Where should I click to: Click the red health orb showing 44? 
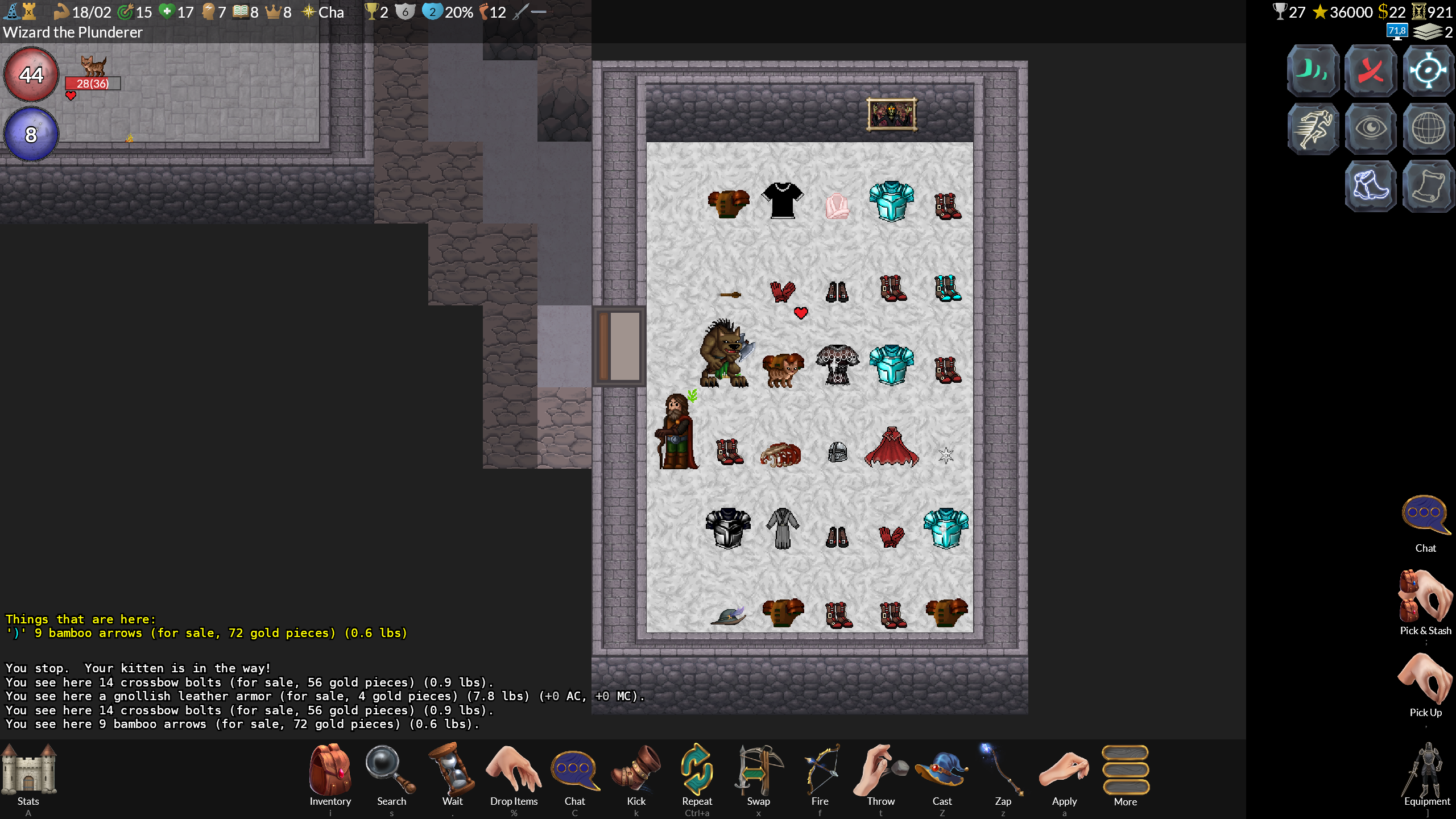coord(31,75)
